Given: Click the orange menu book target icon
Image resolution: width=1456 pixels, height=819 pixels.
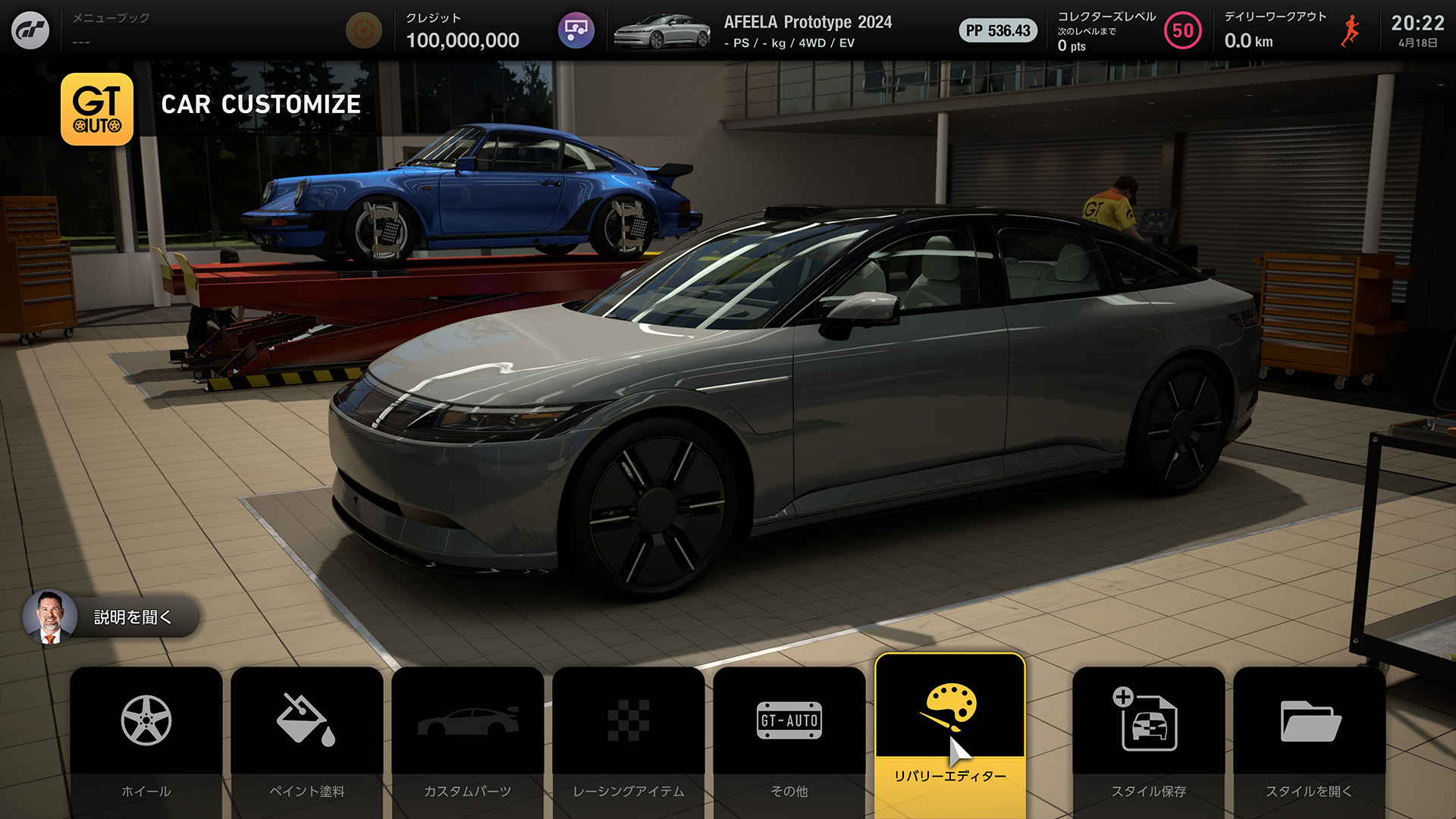Looking at the screenshot, I should click(x=363, y=30).
